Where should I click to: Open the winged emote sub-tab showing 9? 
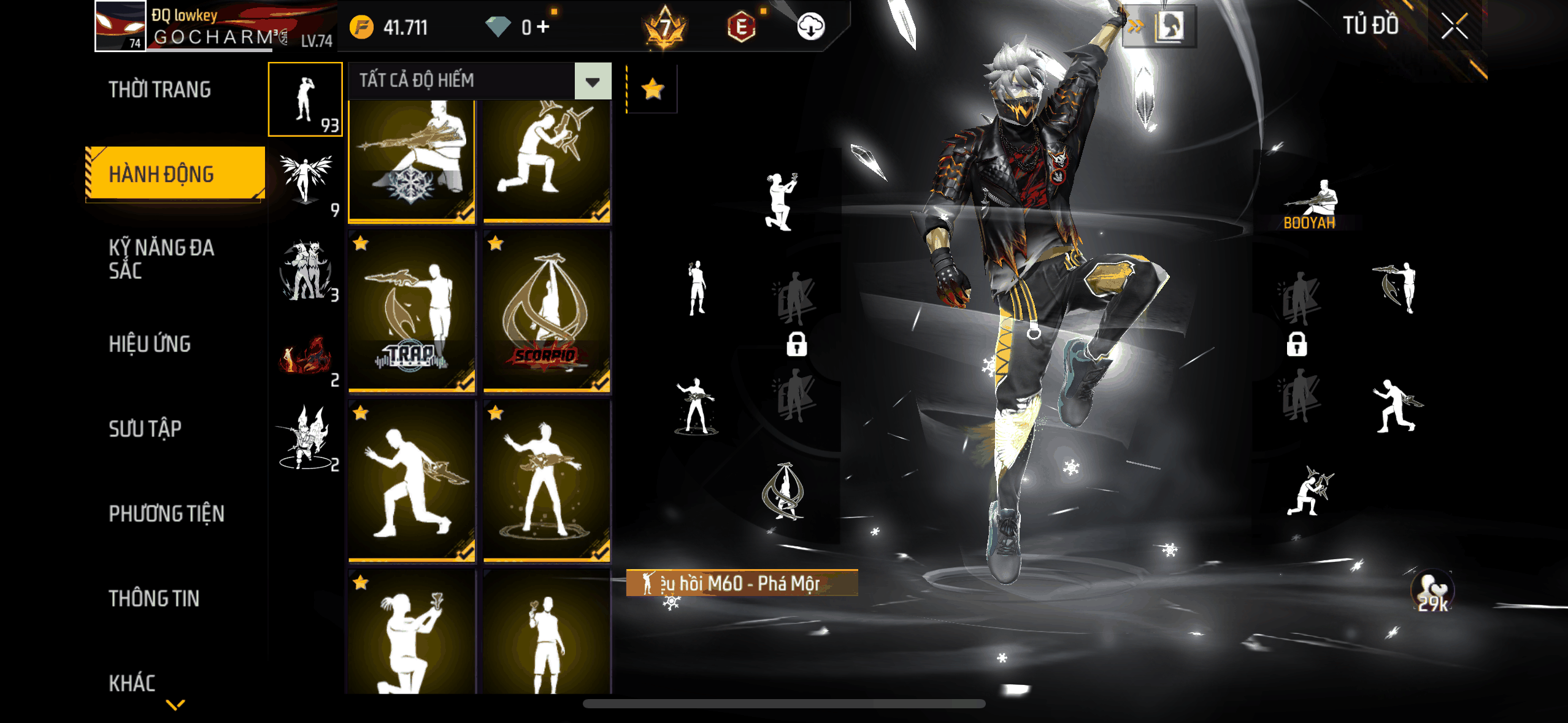pyautogui.click(x=305, y=183)
